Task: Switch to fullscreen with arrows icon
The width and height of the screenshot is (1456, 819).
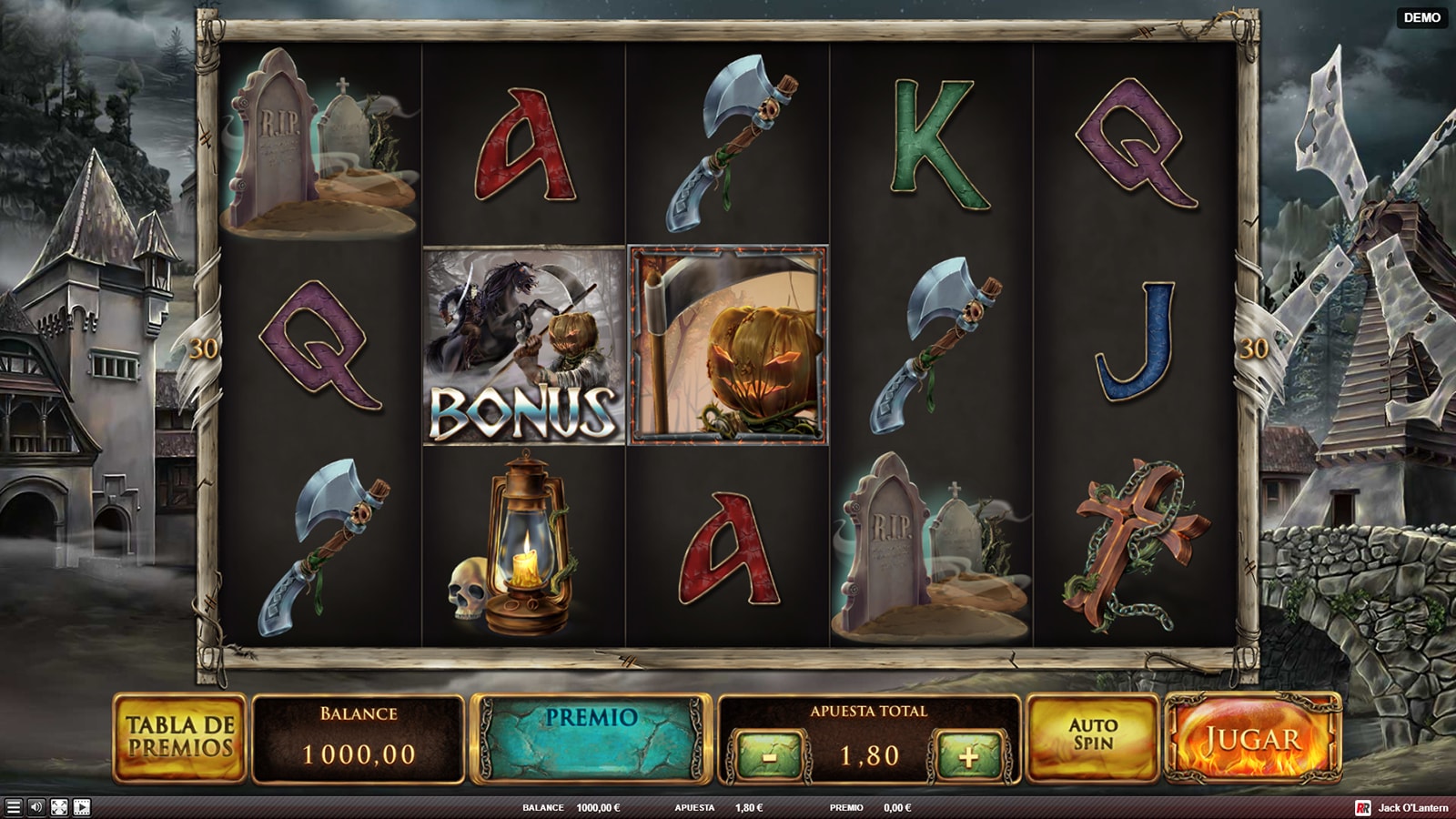Action: tap(59, 807)
